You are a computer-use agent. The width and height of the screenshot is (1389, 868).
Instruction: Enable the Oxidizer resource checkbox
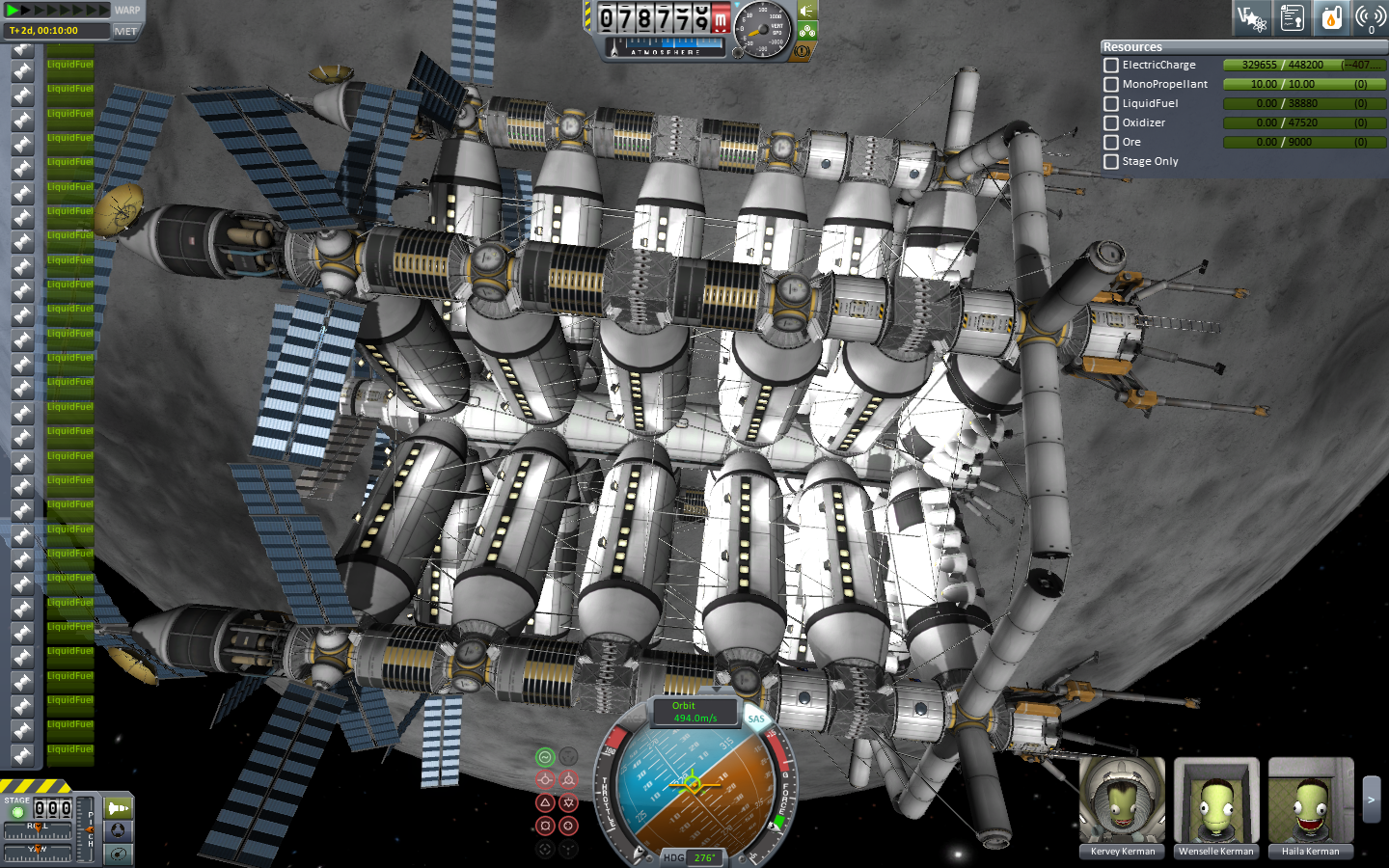(x=1110, y=122)
